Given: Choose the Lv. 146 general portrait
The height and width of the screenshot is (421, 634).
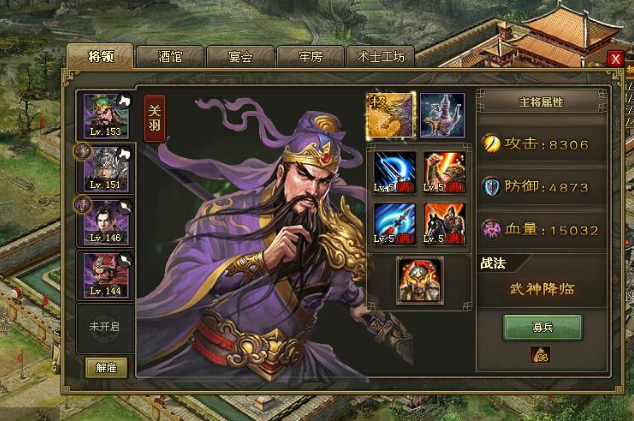Looking at the screenshot, I should tap(105, 221).
